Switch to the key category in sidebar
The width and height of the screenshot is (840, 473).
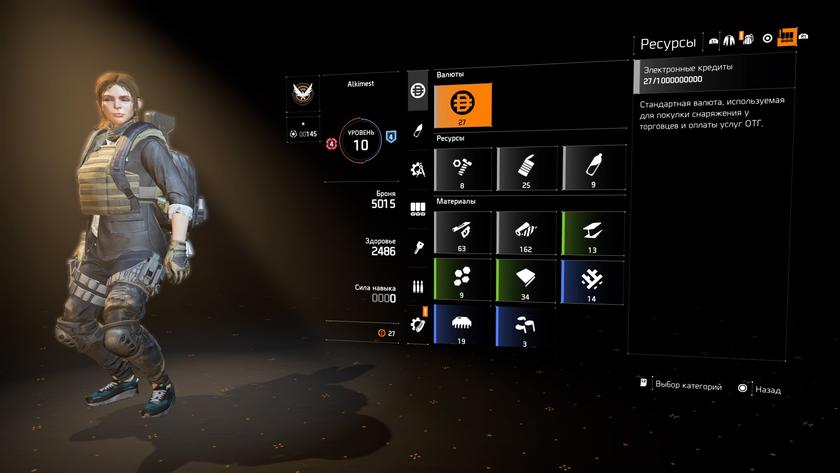tap(418, 247)
